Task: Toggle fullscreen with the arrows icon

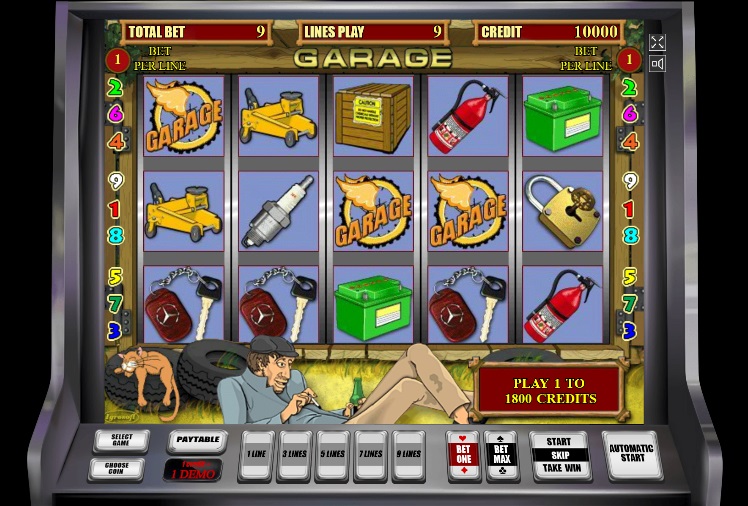Action: (x=657, y=42)
